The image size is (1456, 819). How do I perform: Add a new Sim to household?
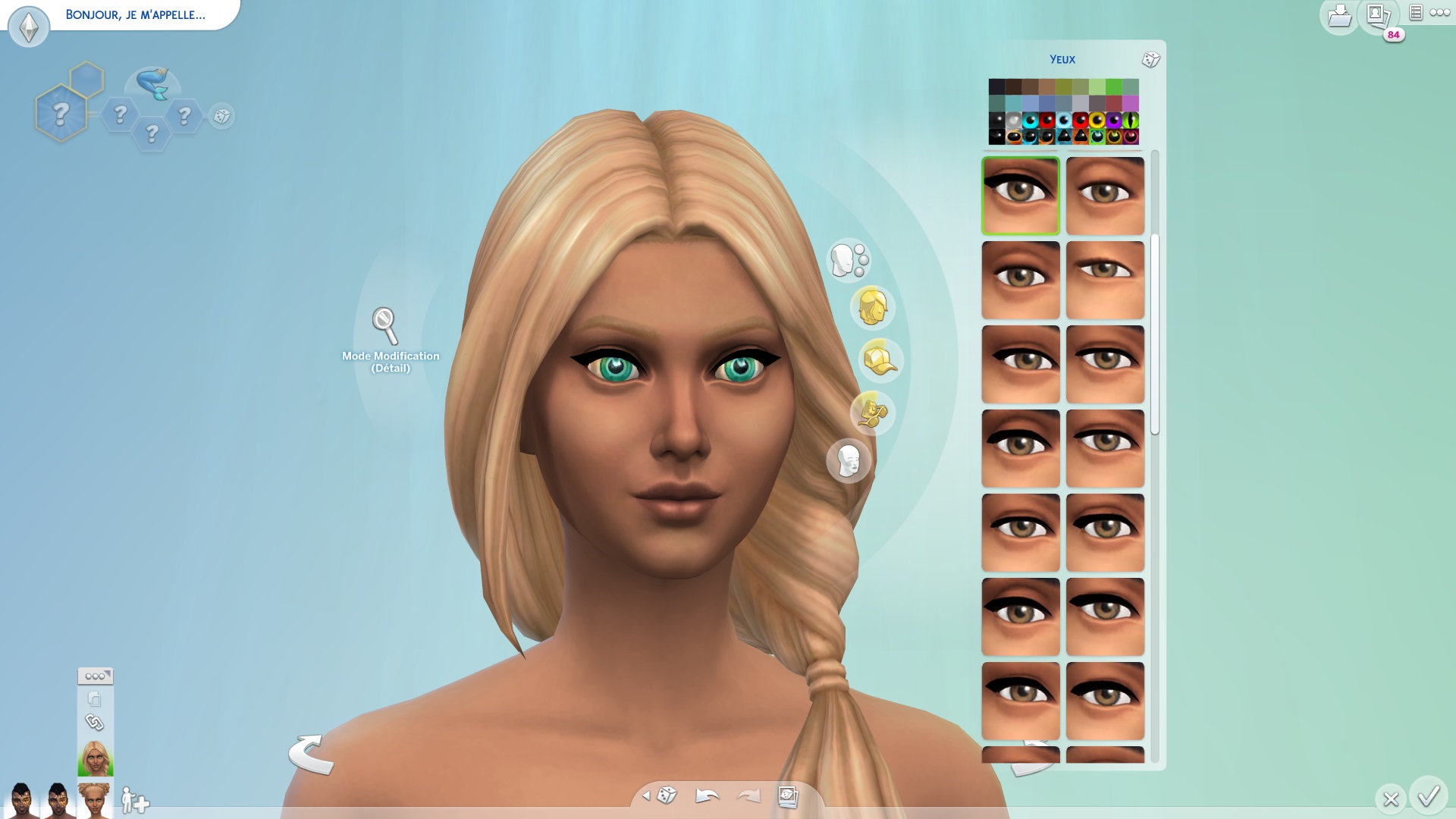click(135, 800)
